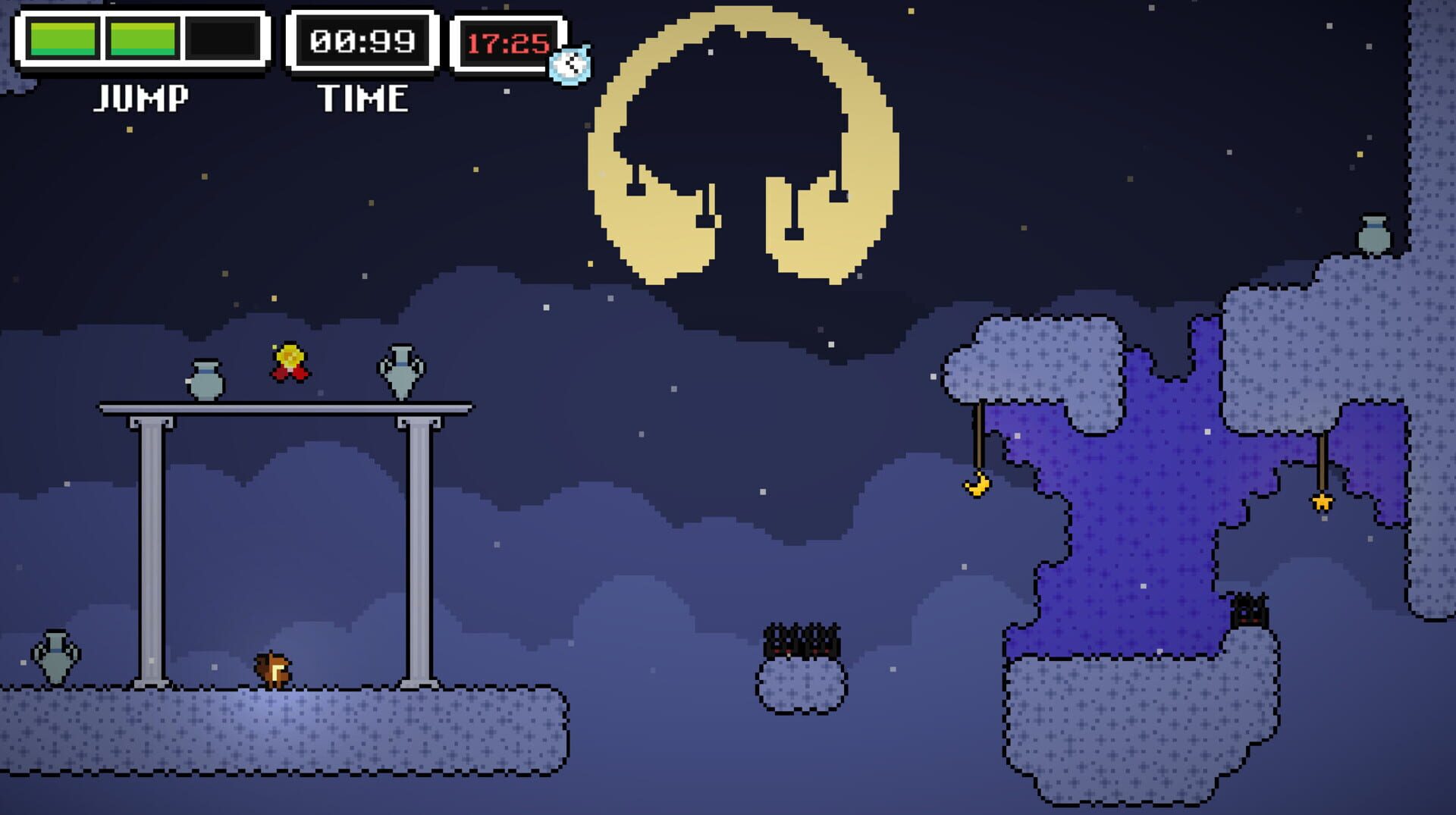The width and height of the screenshot is (1456, 815).
Task: Click the TIME counter displaying 00:99
Action: (363, 41)
